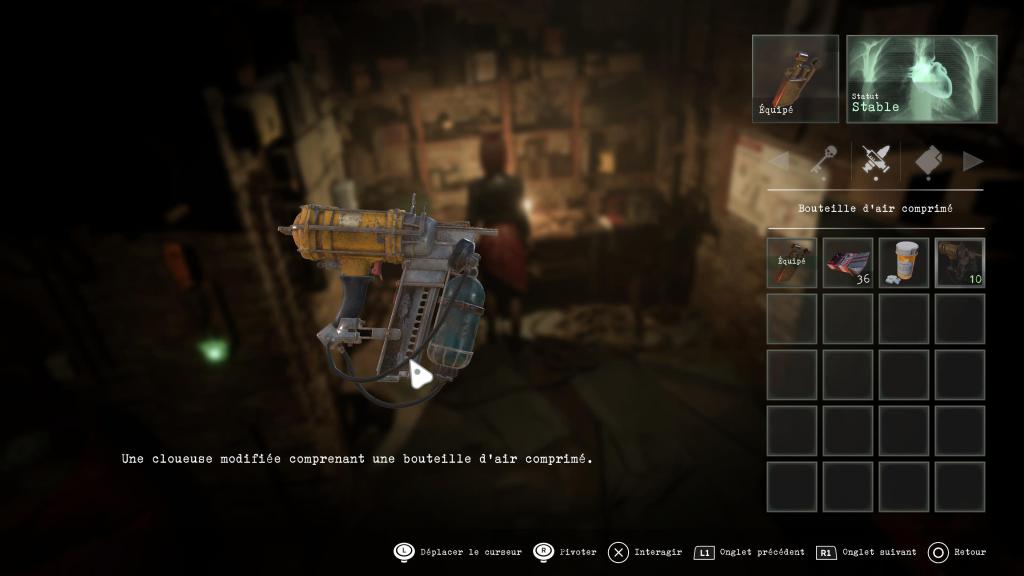Switch to the files documents tab
The image size is (1024, 576).
[x=927, y=161]
